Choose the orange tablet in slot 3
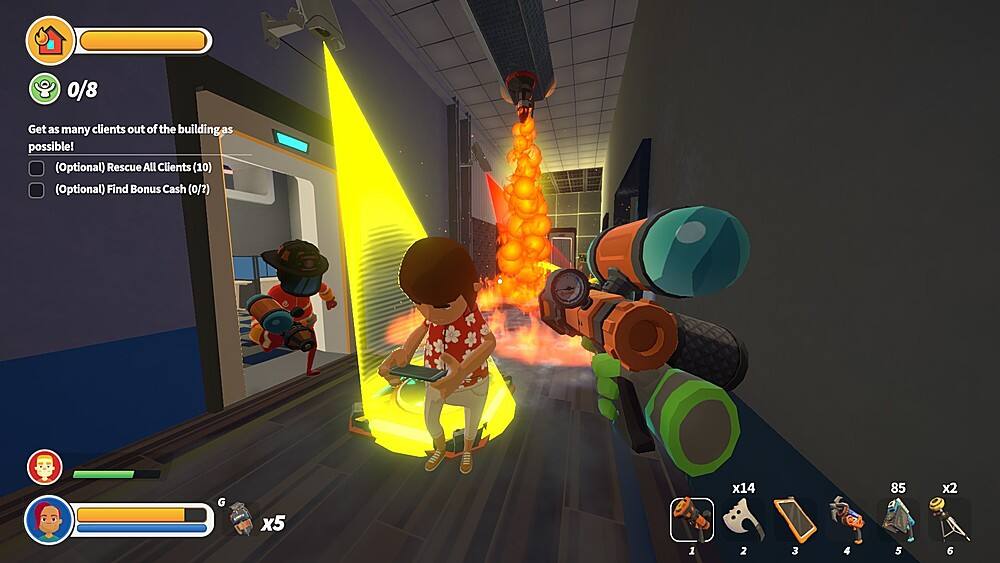The image size is (1000, 563). coord(795,520)
